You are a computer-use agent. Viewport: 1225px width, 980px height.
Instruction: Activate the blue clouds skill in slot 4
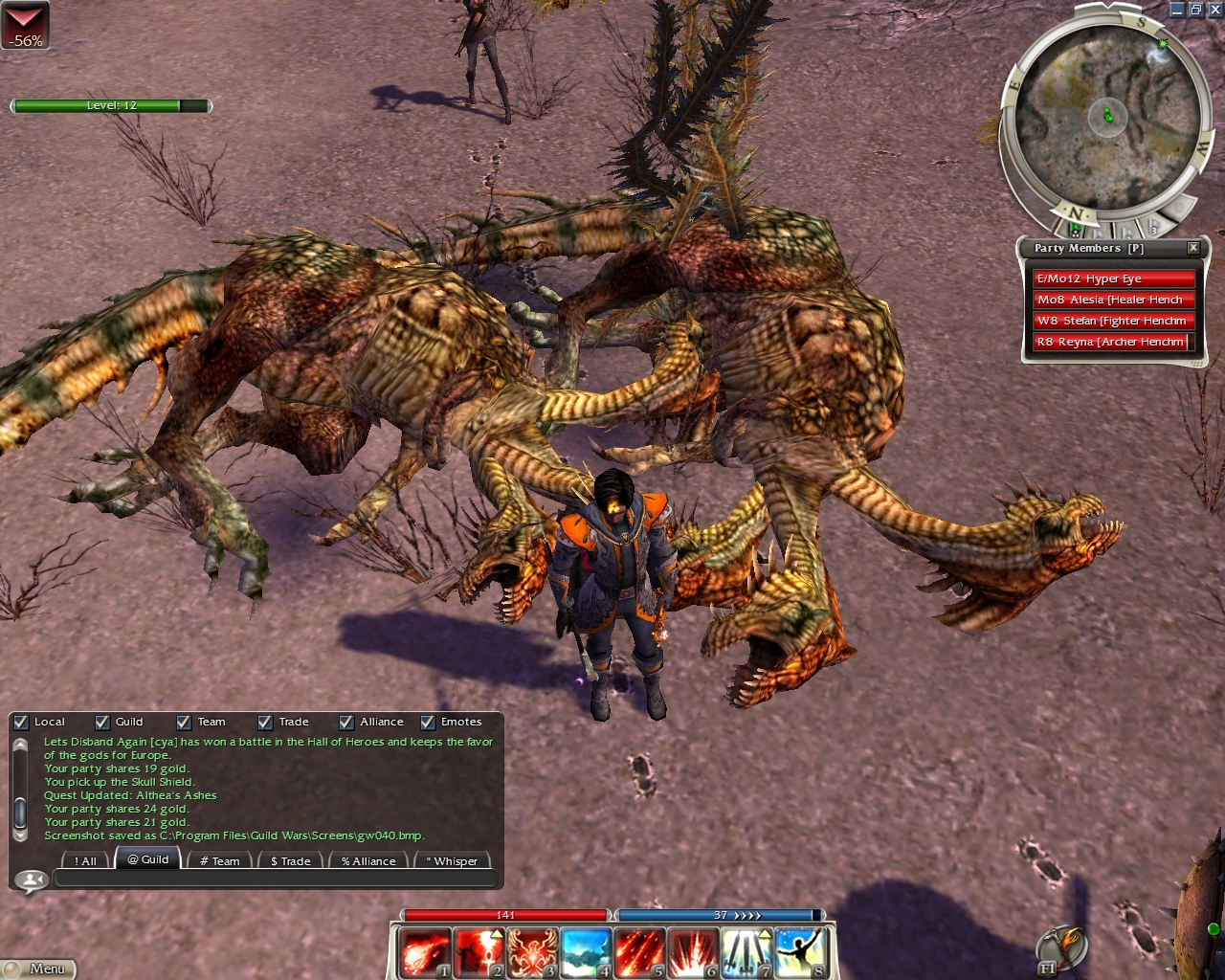pyautogui.click(x=586, y=952)
